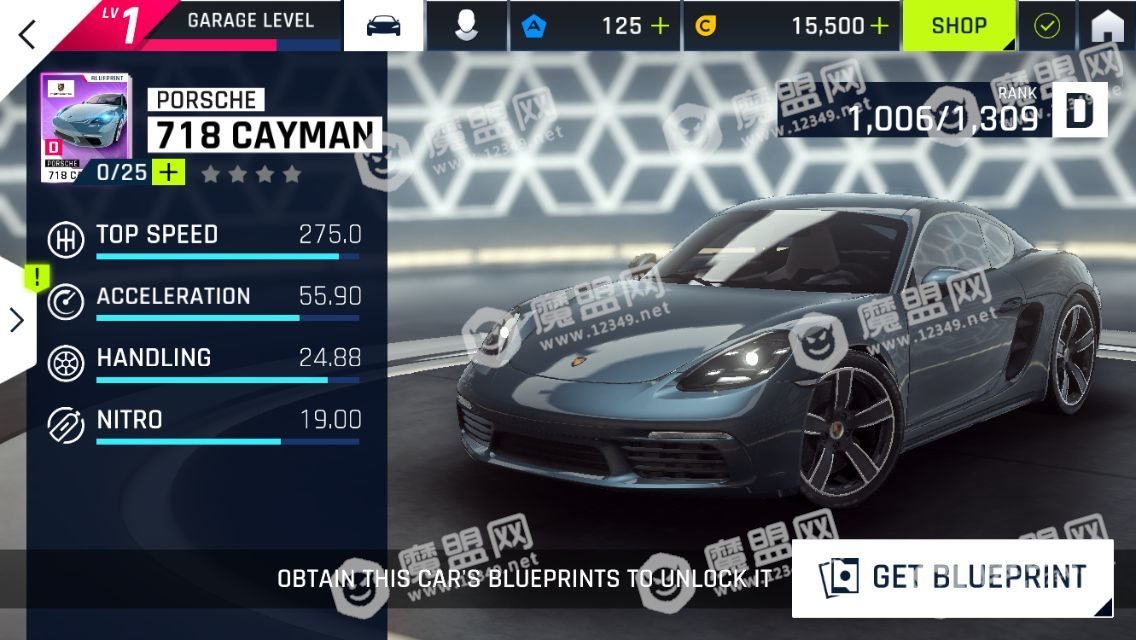Screen dimensions: 1136x640
Task: View the rank D badge
Action: click(x=1080, y=110)
